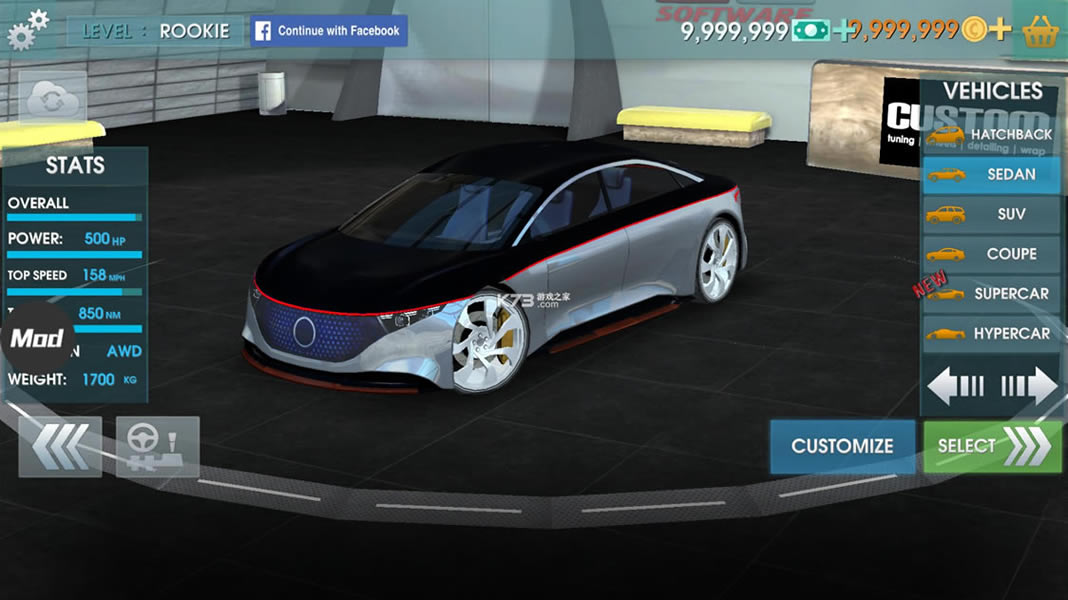1068x600 pixels.
Task: Show the next vehicle with right arrow
Action: pos(1029,386)
